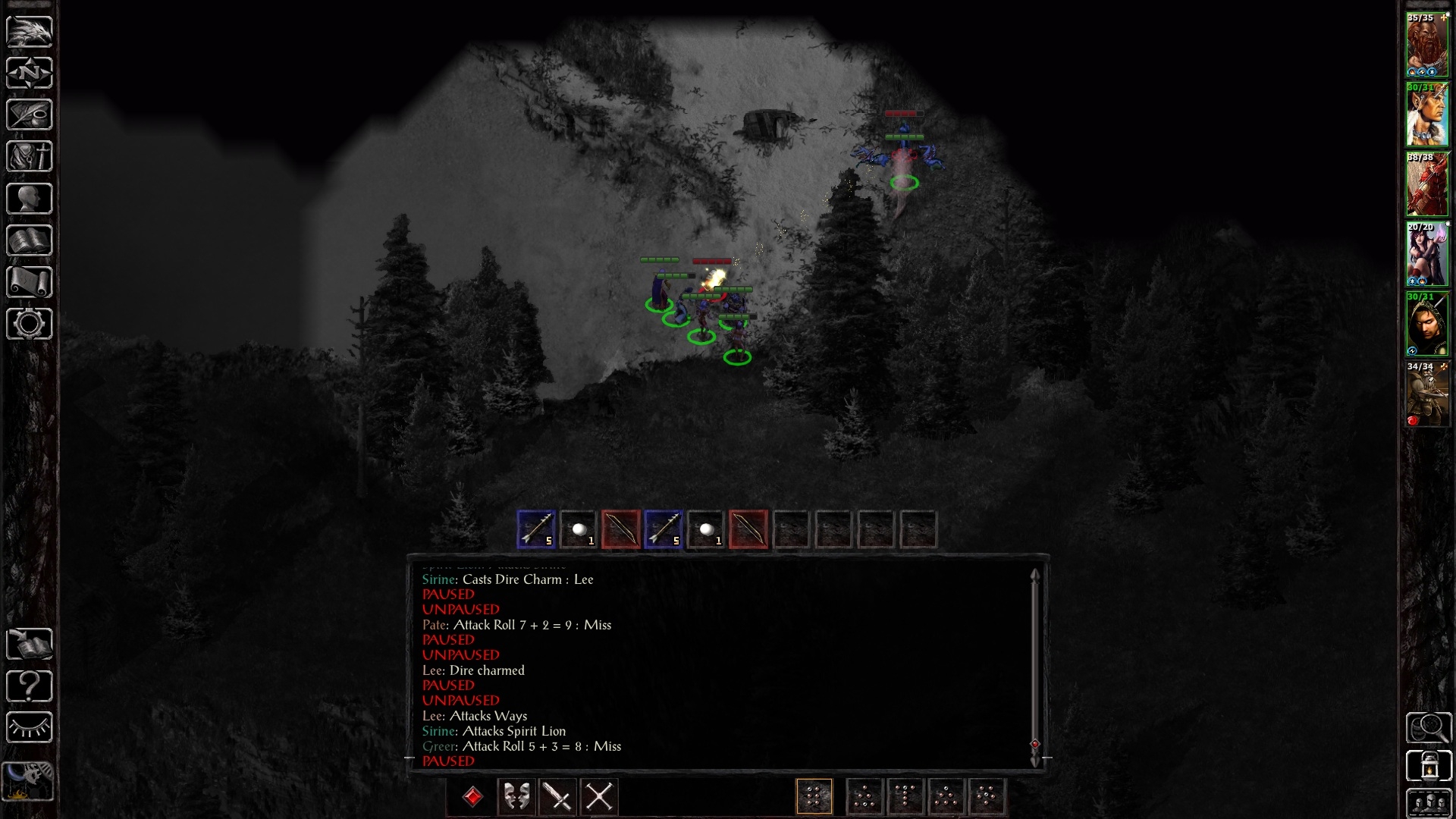The width and height of the screenshot is (1456, 819).
Task: Open the journal quill icon
Action: coord(30,115)
